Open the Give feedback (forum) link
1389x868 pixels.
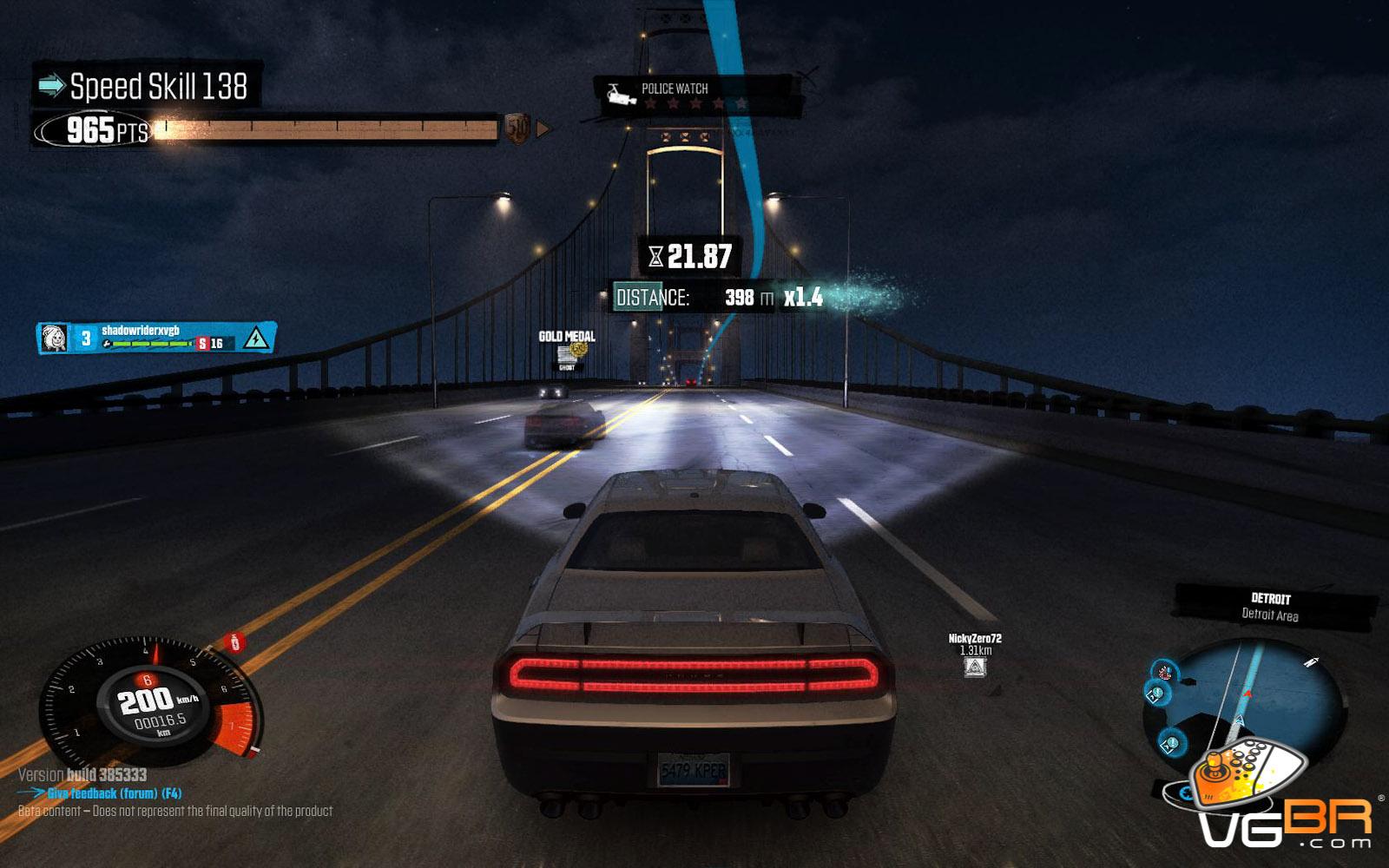point(114,793)
